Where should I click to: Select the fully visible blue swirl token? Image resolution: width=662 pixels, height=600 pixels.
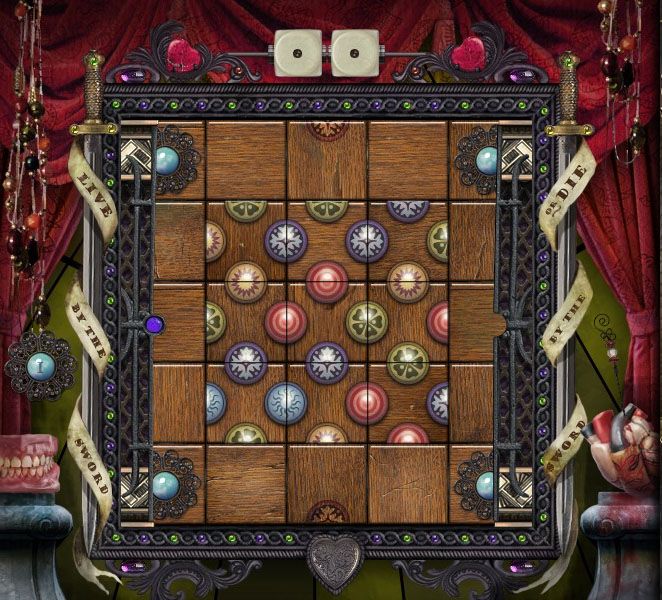(x=286, y=402)
